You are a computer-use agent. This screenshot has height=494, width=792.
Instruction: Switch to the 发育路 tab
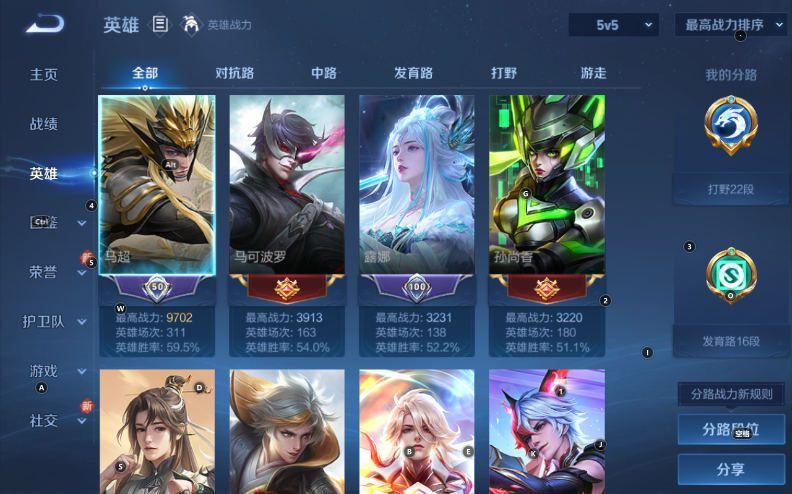[413, 73]
